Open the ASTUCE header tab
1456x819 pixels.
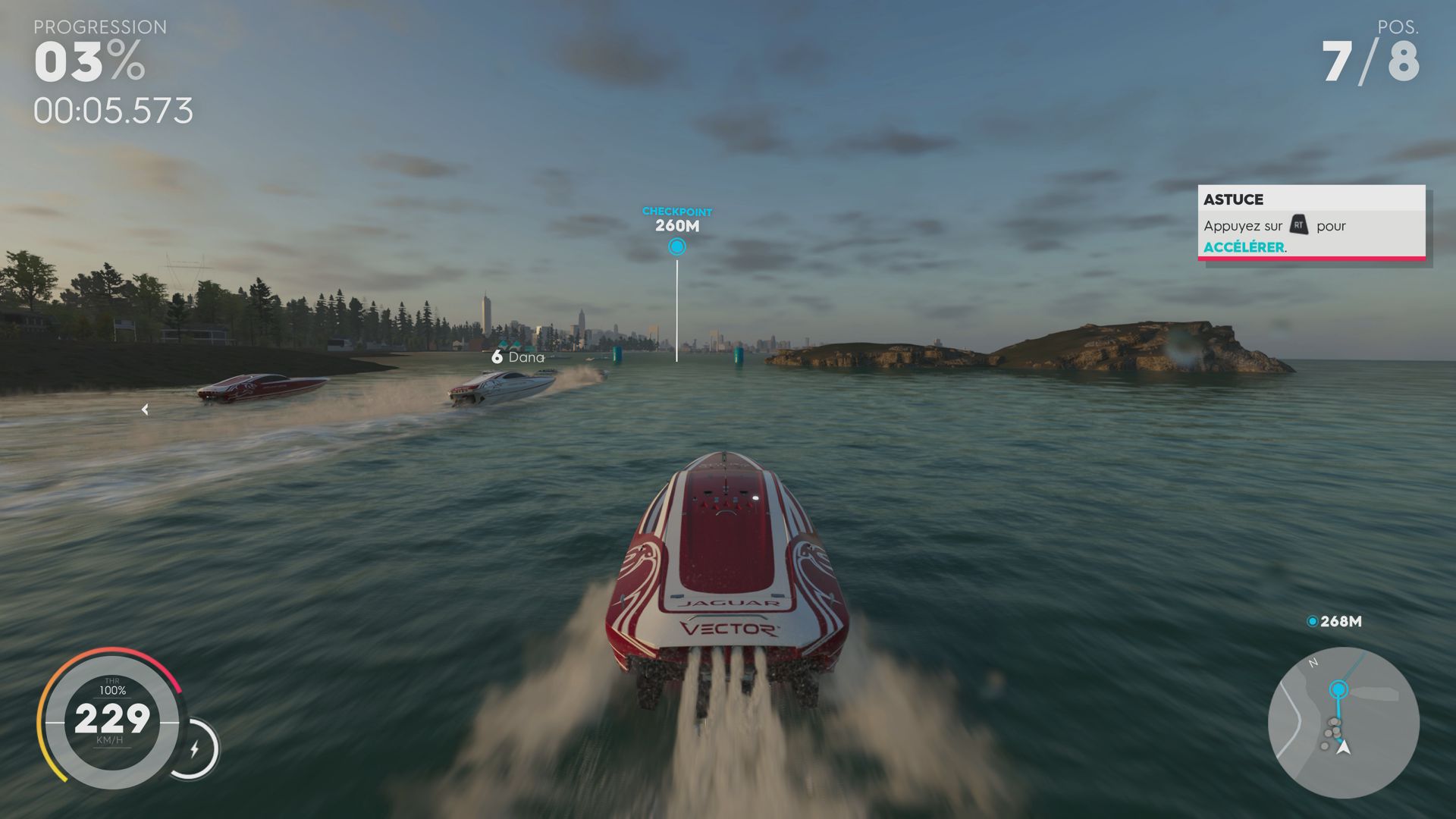1234,199
